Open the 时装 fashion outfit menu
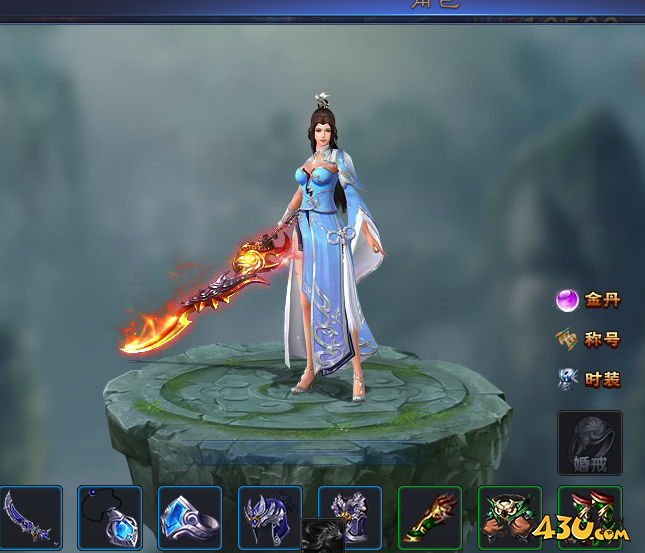Screen dimensions: 645x553 point(589,380)
